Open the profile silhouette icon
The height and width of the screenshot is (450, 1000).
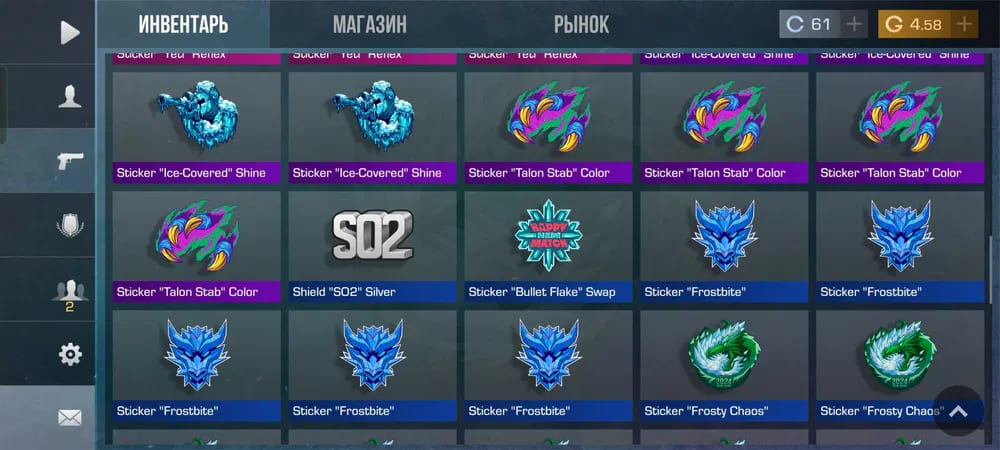pos(69,97)
